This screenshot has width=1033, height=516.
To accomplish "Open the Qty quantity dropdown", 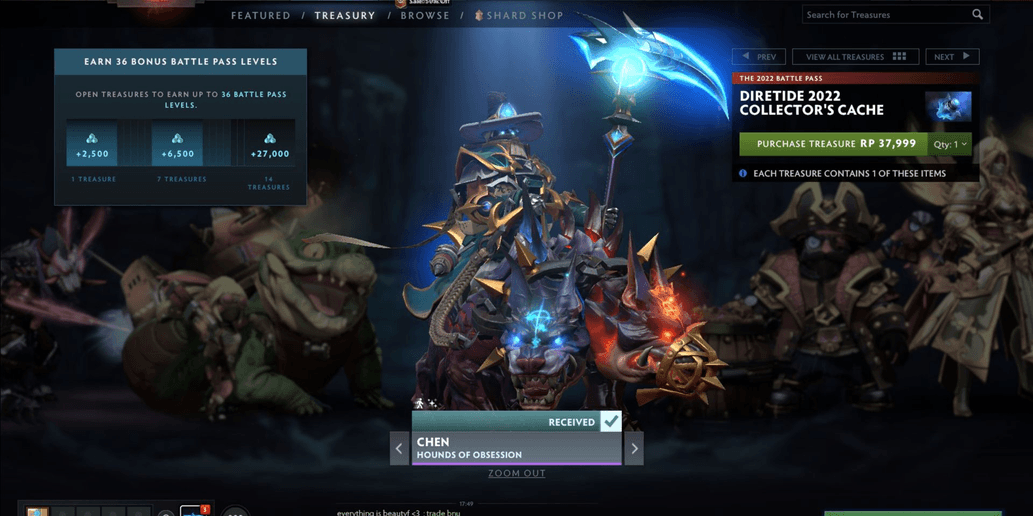I will tap(951, 144).
